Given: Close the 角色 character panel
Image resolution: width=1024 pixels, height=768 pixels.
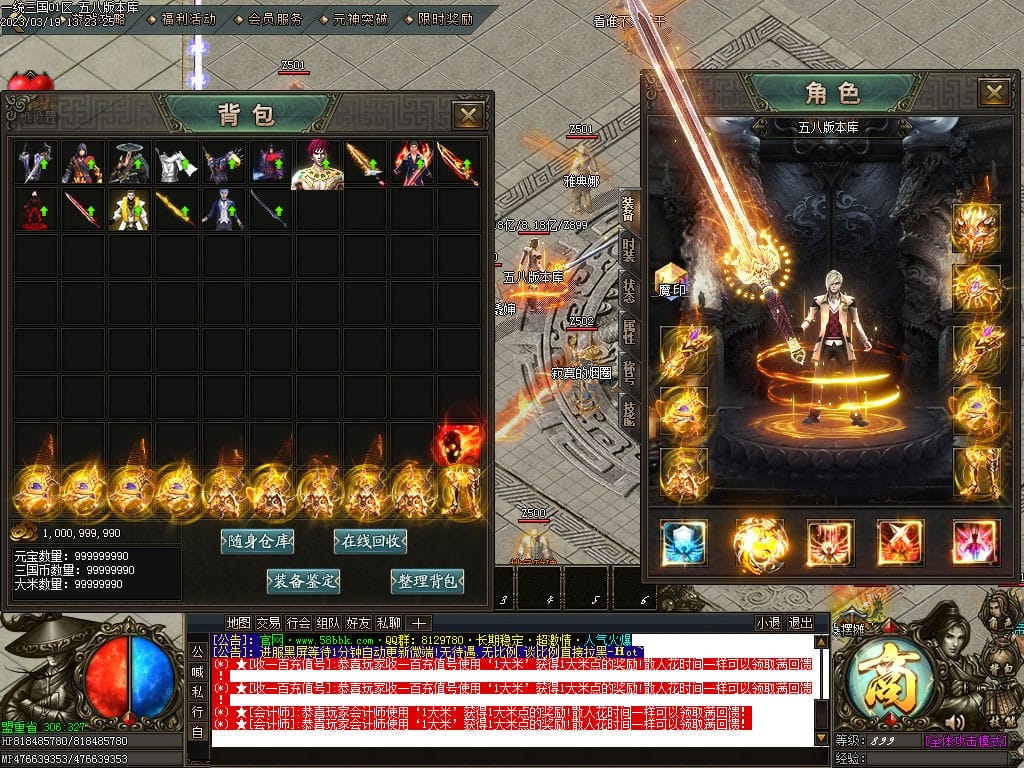Looking at the screenshot, I should (x=994, y=93).
